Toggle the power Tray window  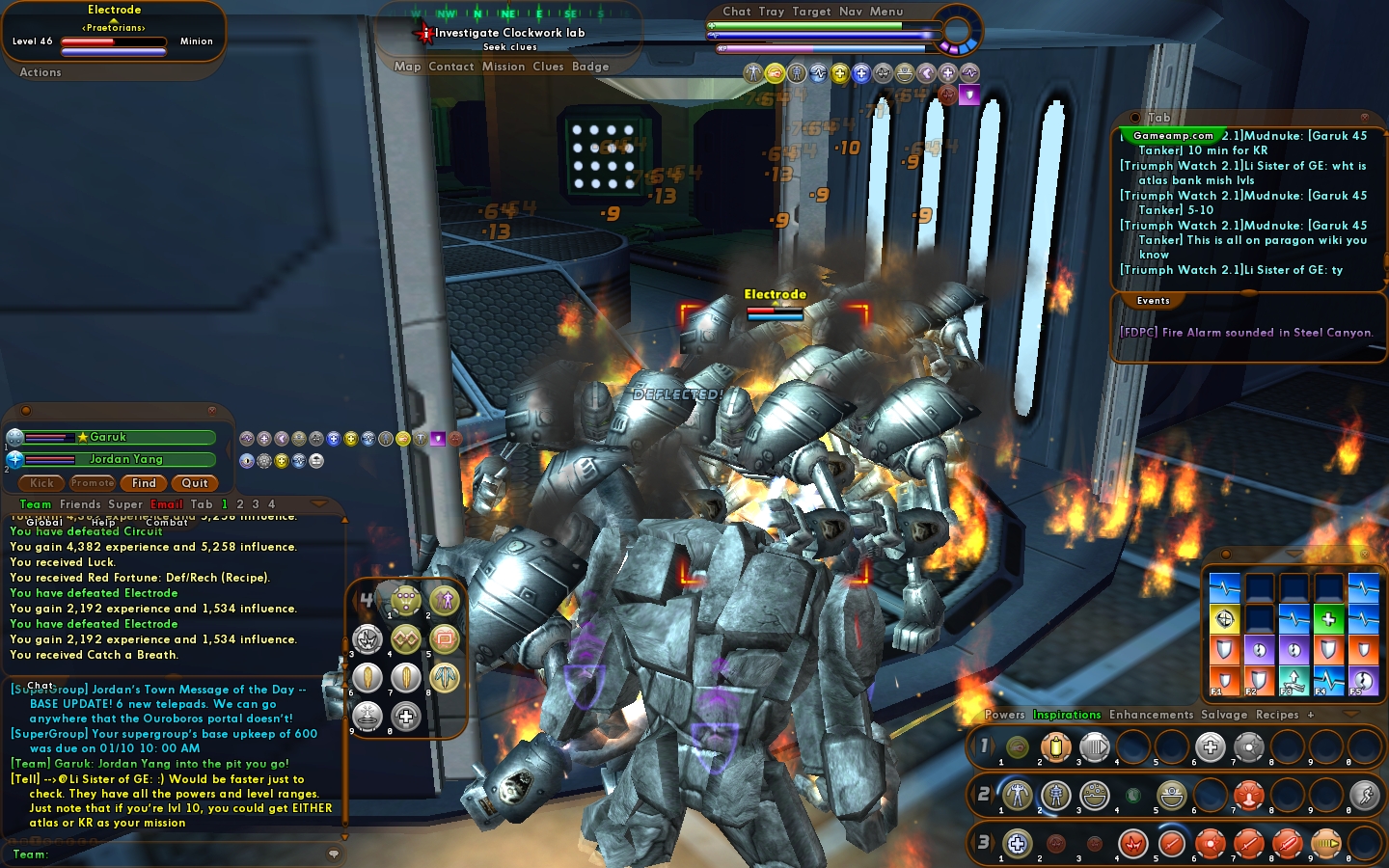[772, 12]
